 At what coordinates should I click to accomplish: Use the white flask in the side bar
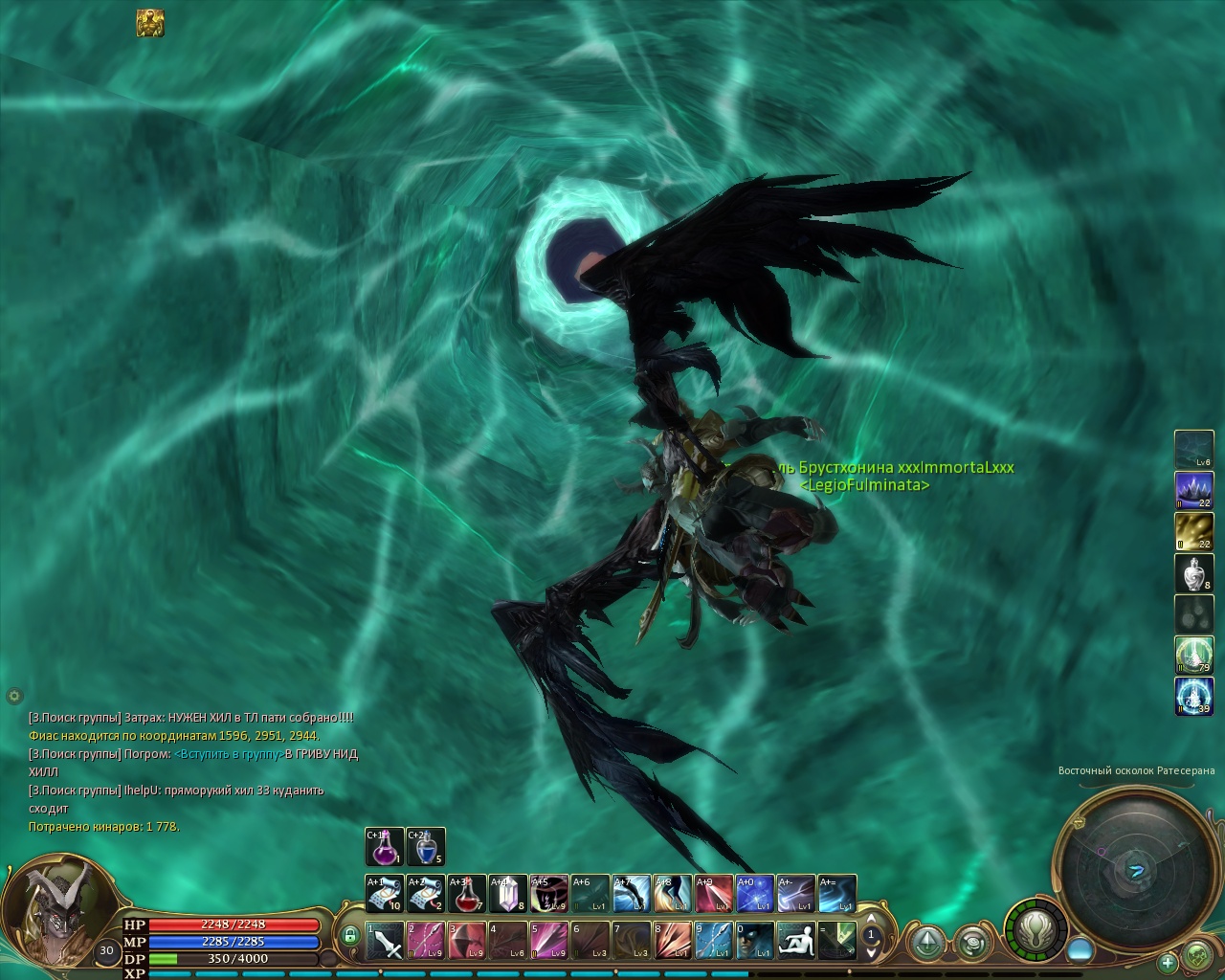[1193, 572]
